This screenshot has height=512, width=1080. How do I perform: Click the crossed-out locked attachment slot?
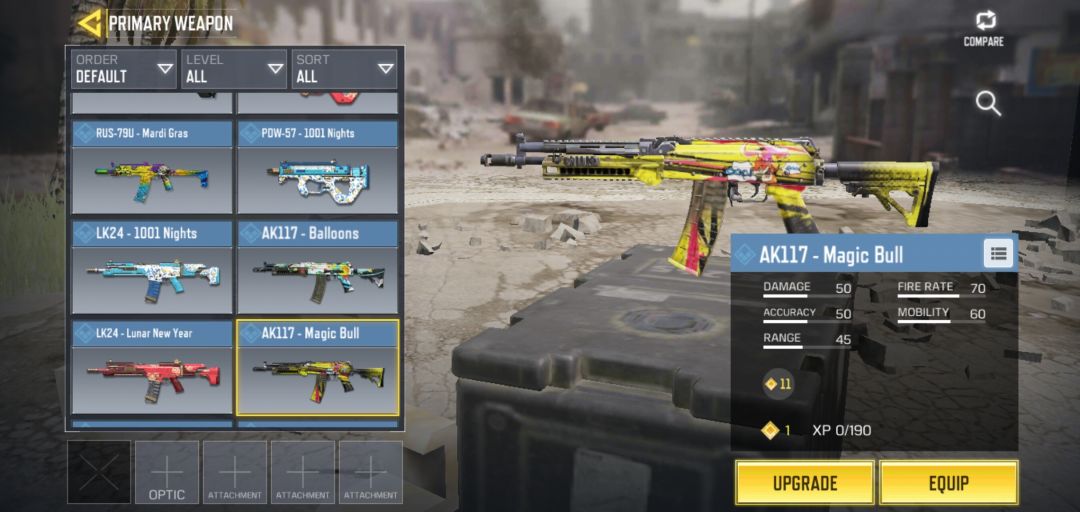99,472
